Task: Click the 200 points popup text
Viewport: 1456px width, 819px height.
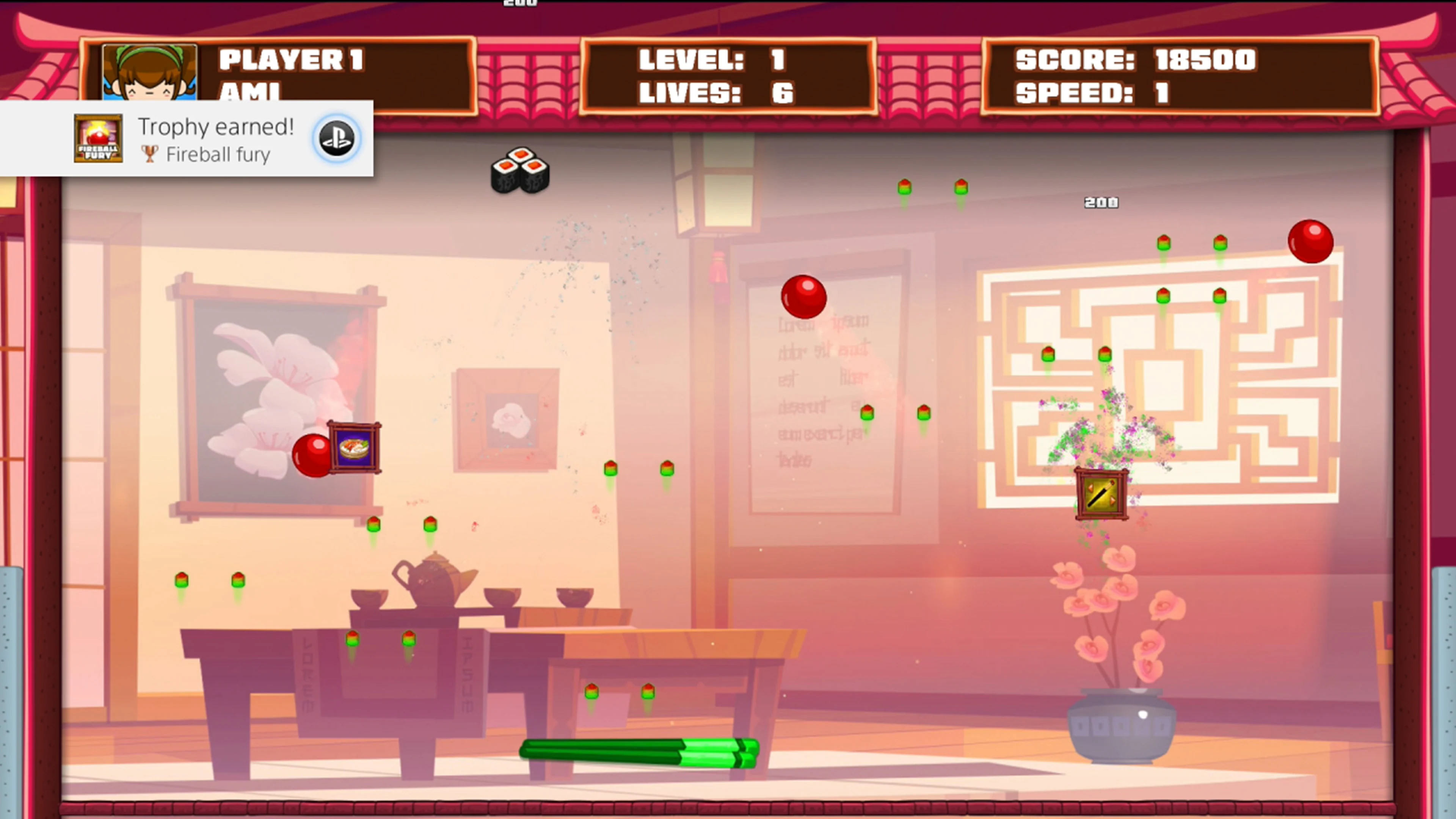Action: point(1101,202)
